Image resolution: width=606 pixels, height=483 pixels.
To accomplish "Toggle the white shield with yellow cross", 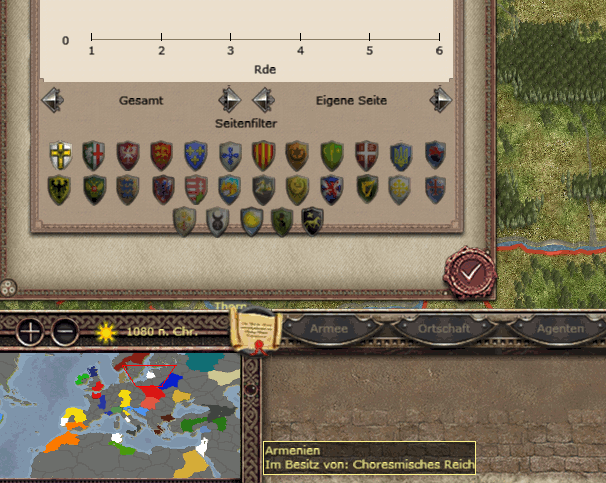I will click(60, 154).
